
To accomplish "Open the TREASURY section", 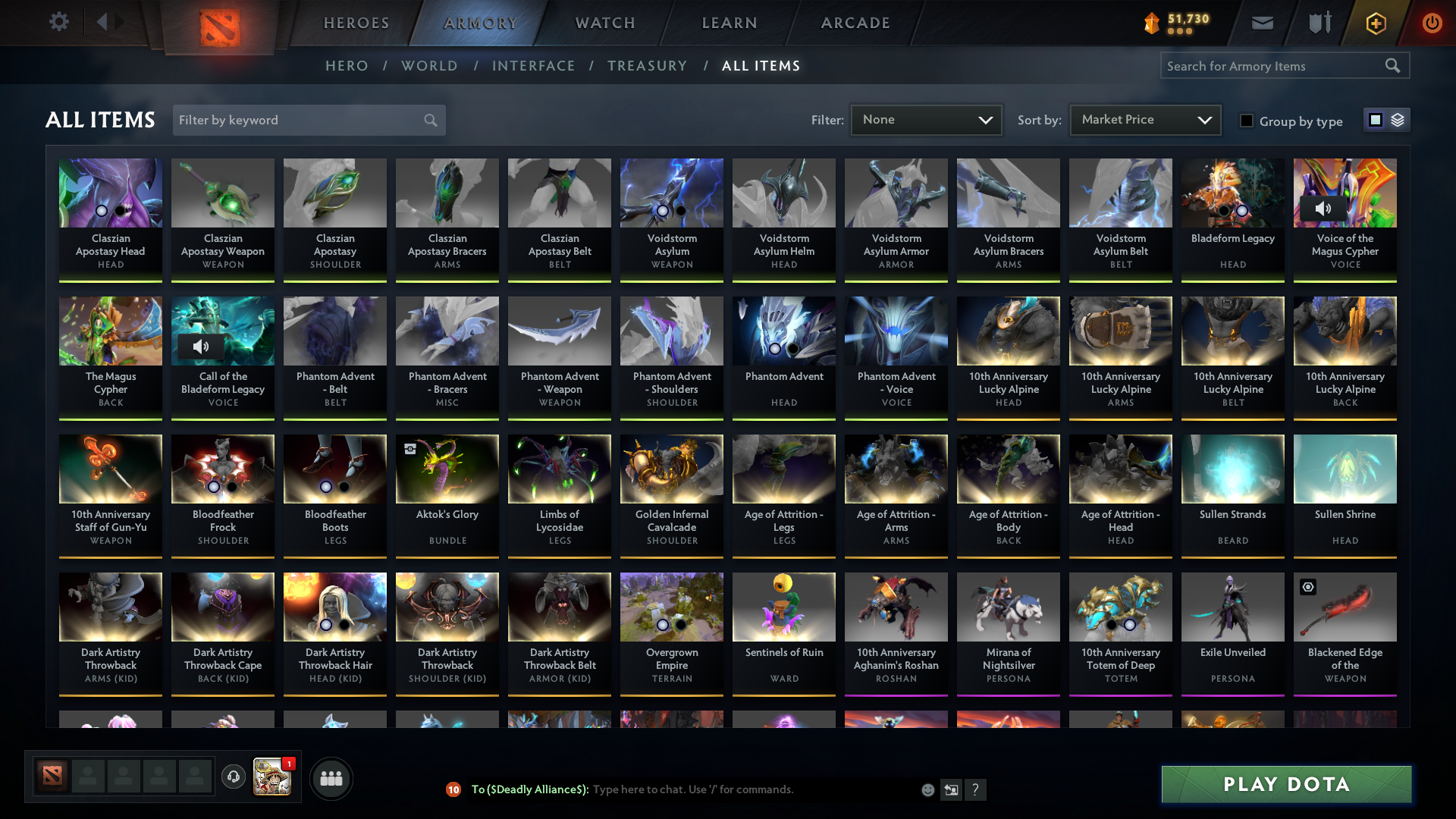I will (x=647, y=66).
